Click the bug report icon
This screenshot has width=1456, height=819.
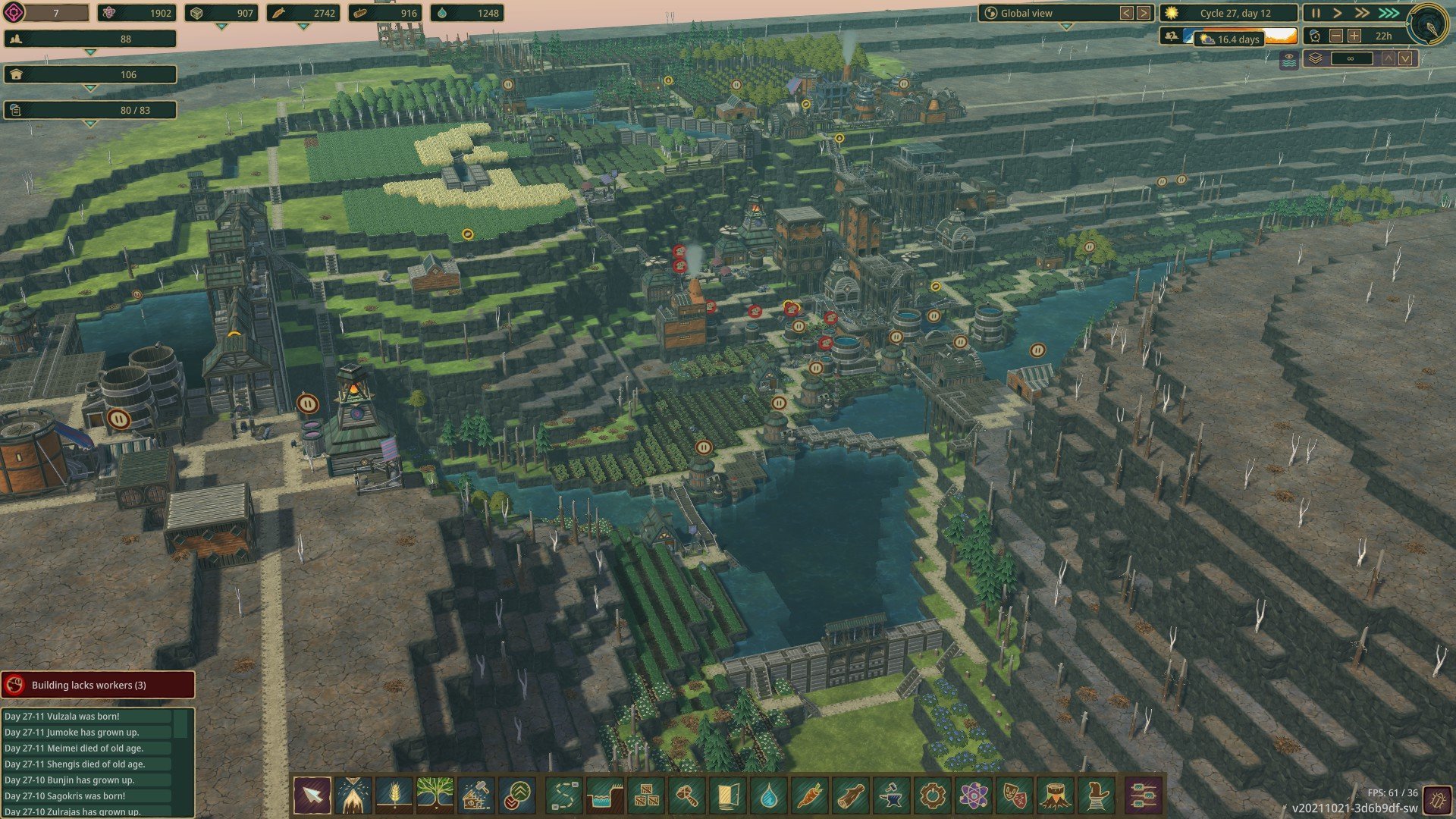pyautogui.click(x=1435, y=799)
